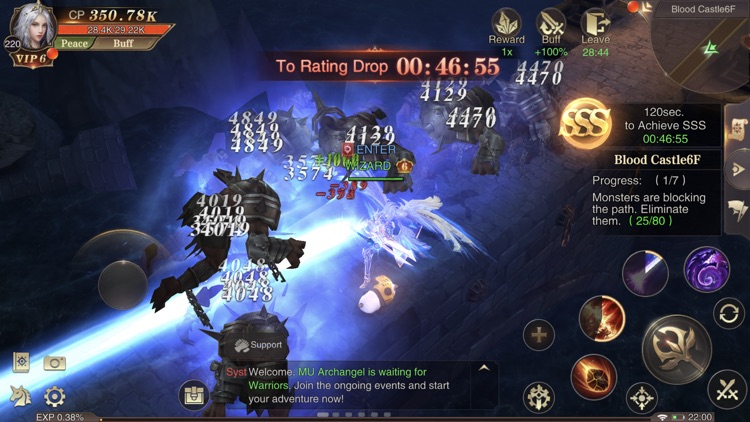Open the treasure chest bag button

[193, 395]
